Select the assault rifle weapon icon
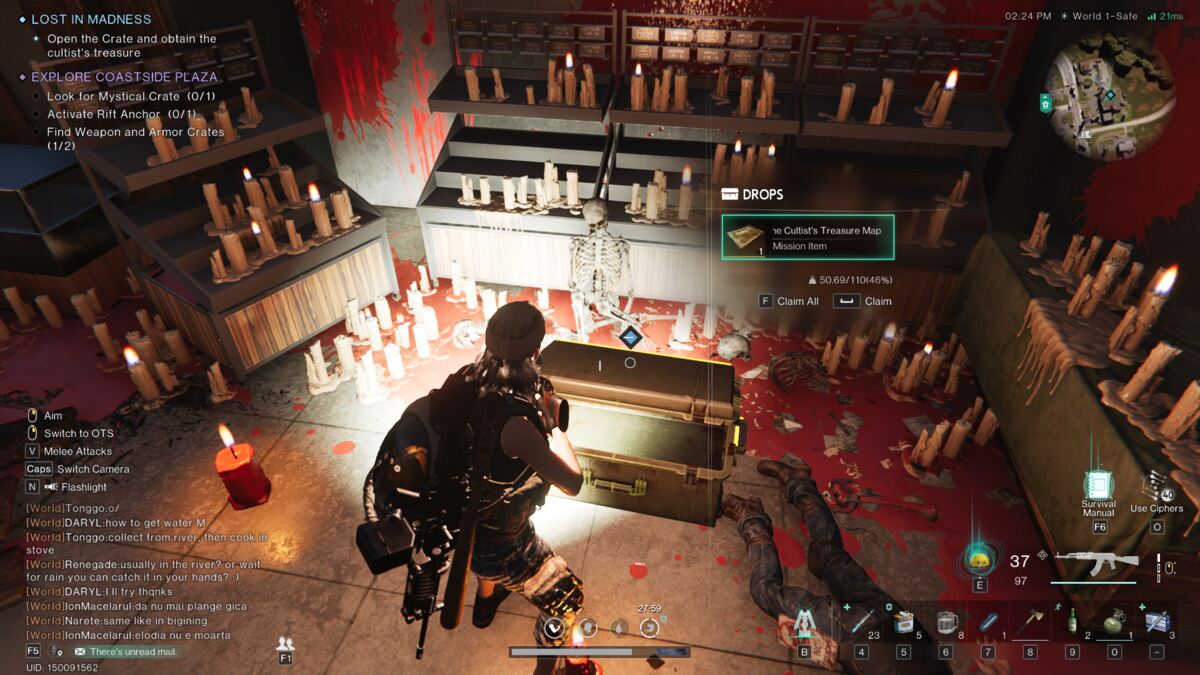This screenshot has width=1200, height=675. coord(1095,562)
